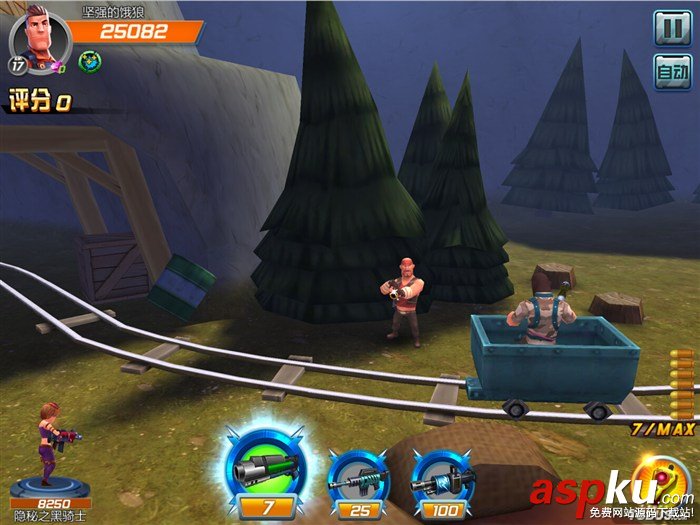The height and width of the screenshot is (525, 700).
Task: Choose the heavy gun with 100 ammo
Action: tap(441, 478)
